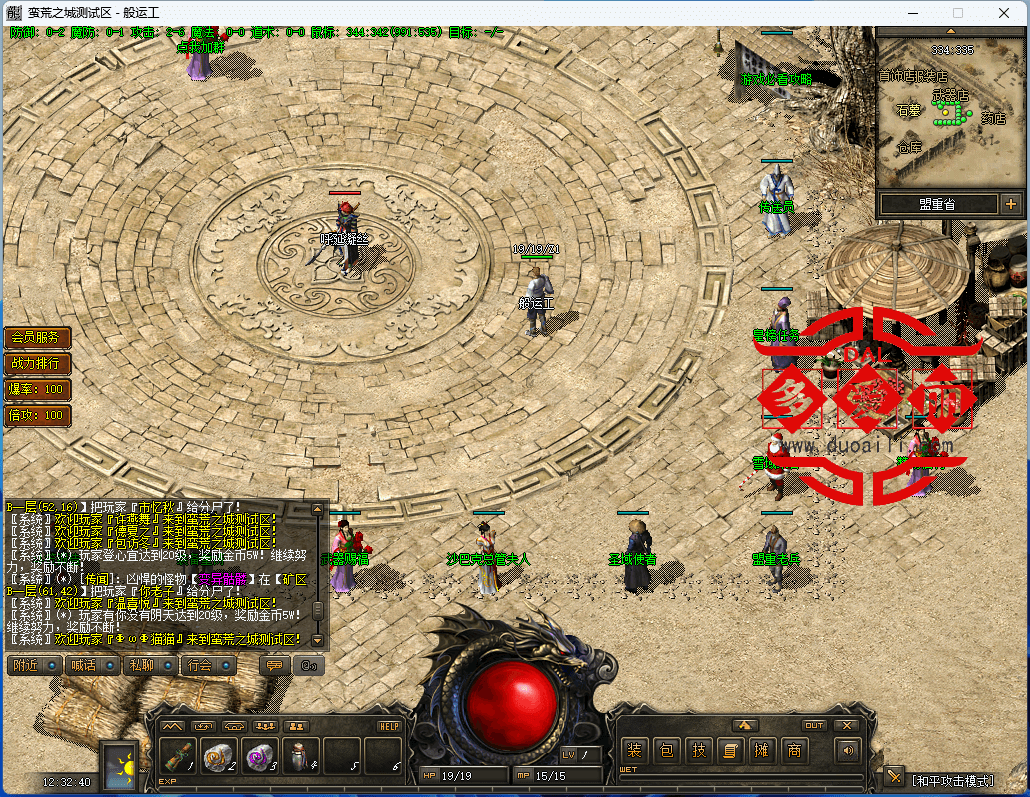
Task: Maximize the game window
Action: point(957,13)
